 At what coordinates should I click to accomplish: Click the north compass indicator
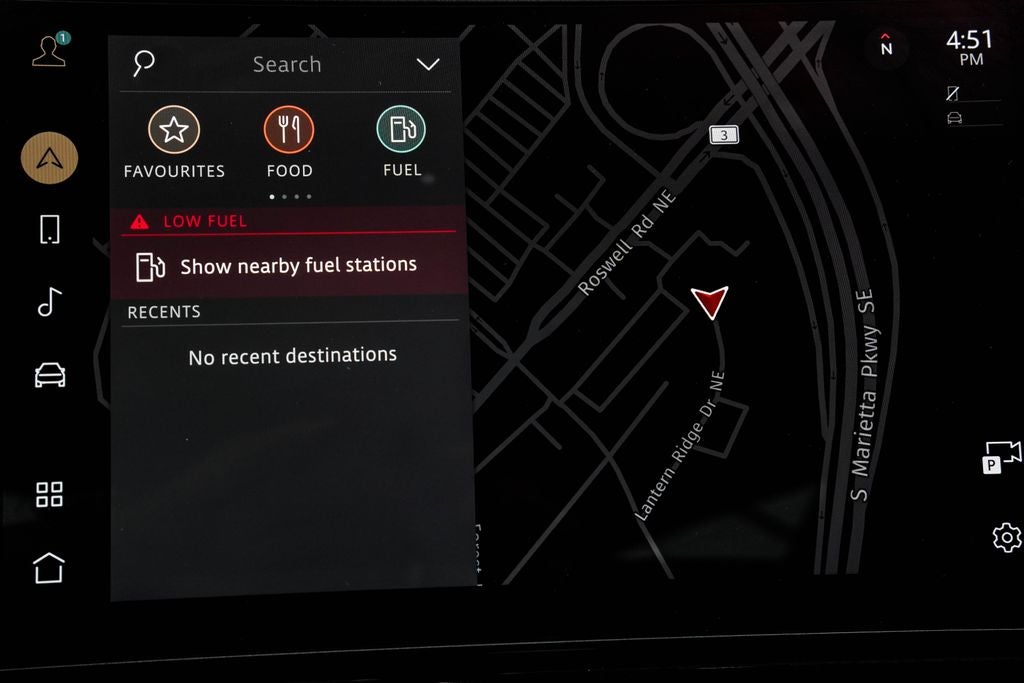pos(886,46)
